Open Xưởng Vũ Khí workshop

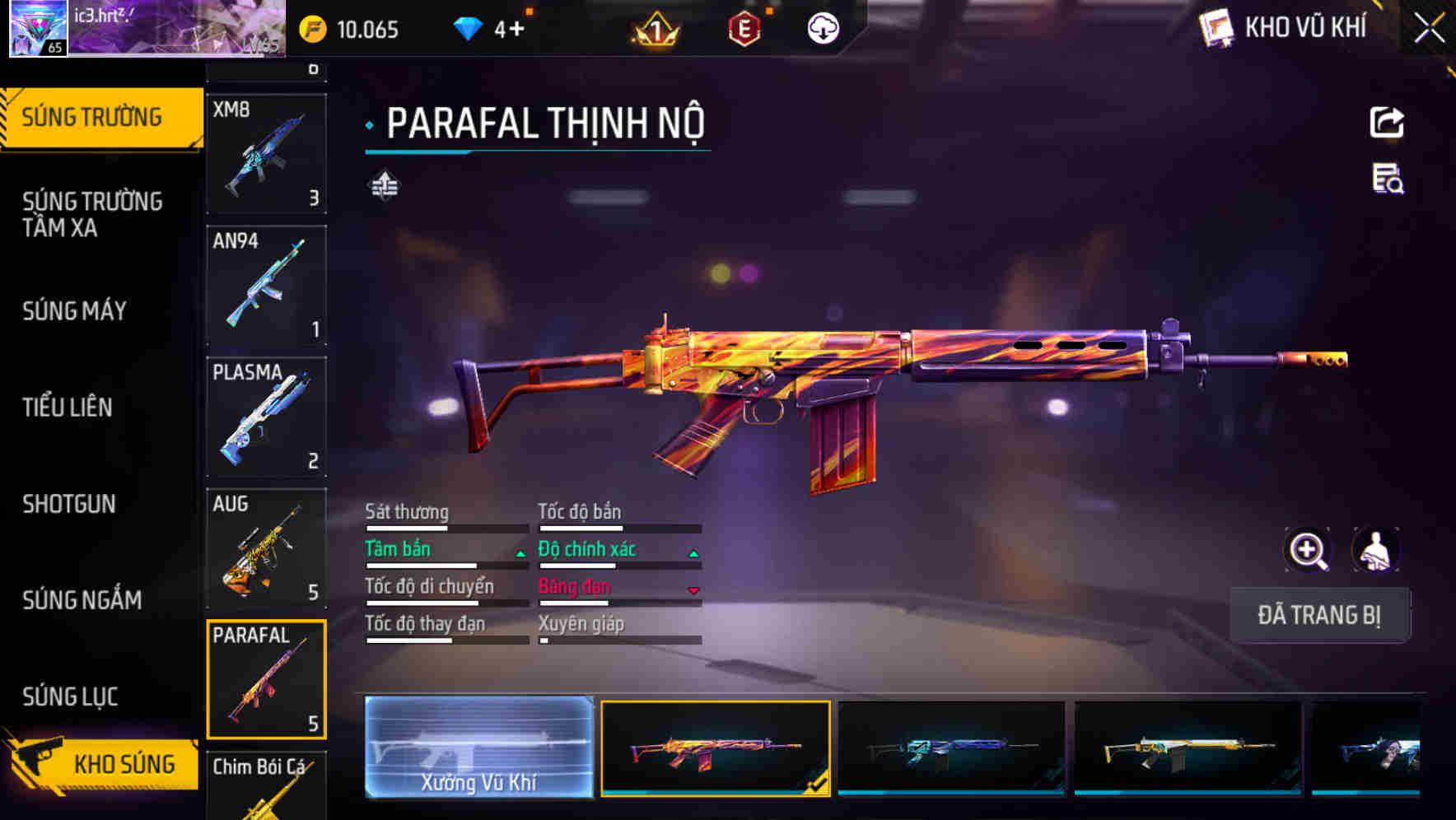tap(480, 746)
